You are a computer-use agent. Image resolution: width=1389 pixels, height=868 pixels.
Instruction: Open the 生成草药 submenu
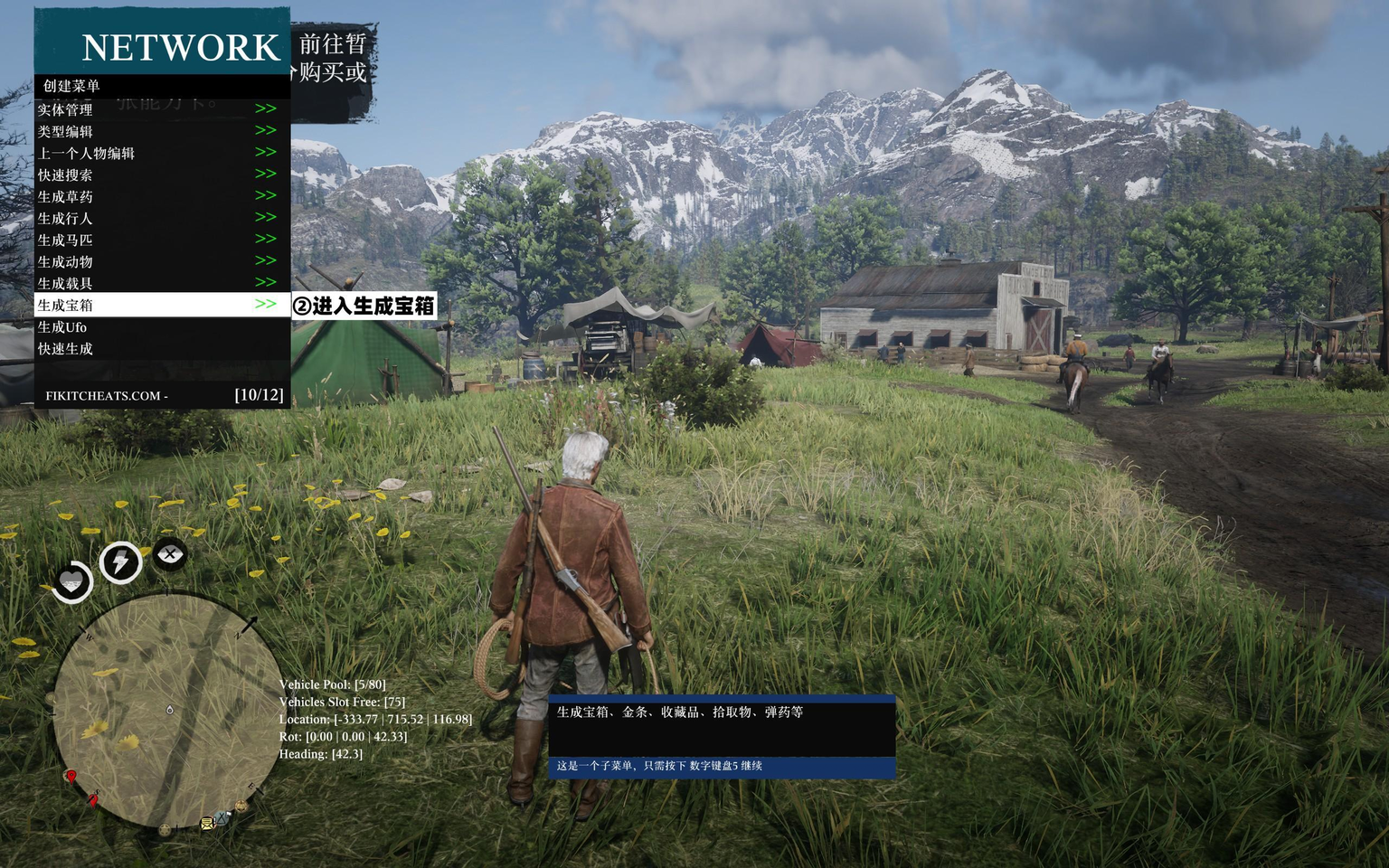coord(65,196)
